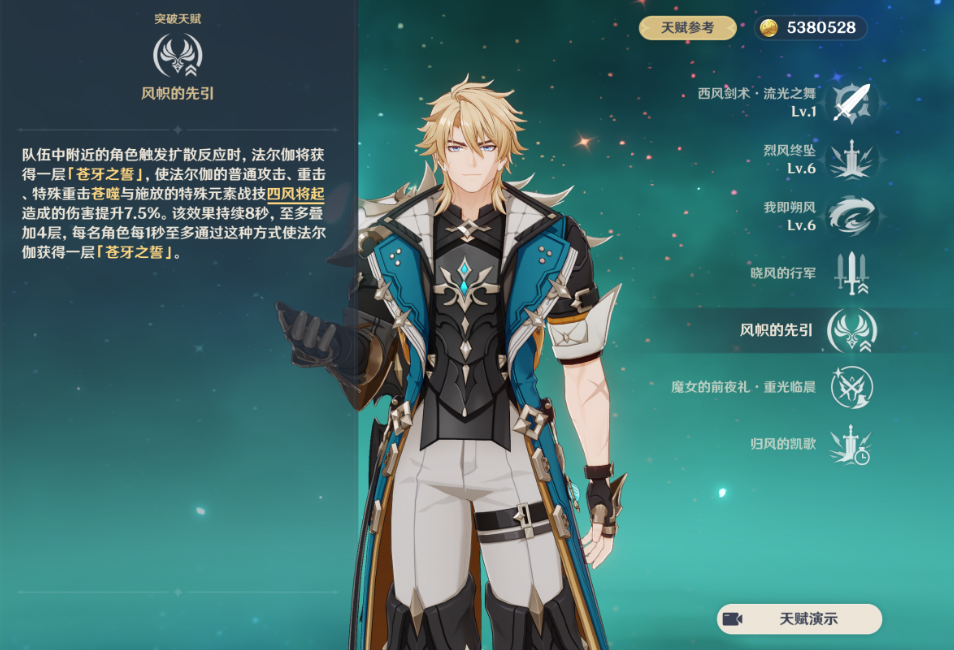
Task: Choose the 烈风终坠 Lv.6 talent
Action: 851,159
